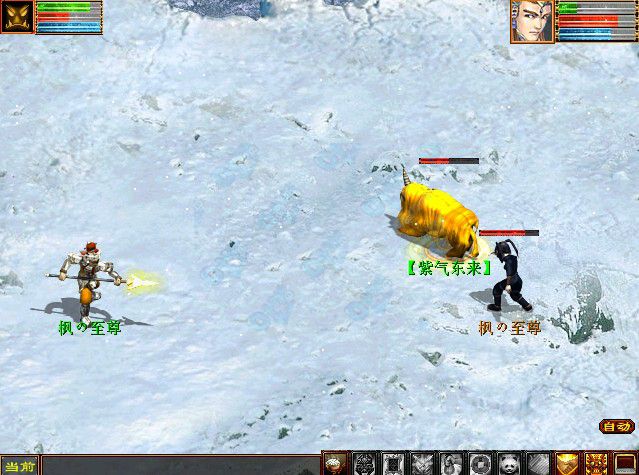
Task: Select the golden shield icon on the toolbar
Action: (x=567, y=463)
